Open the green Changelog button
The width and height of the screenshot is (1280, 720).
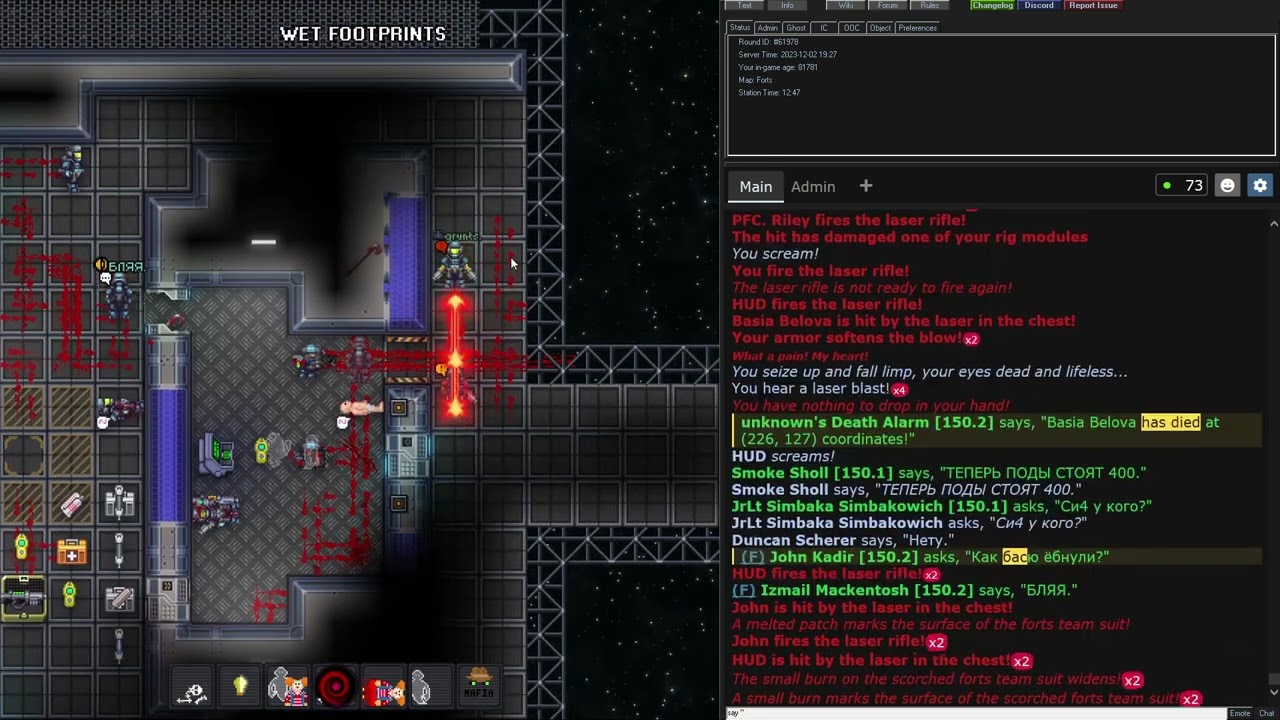992,5
